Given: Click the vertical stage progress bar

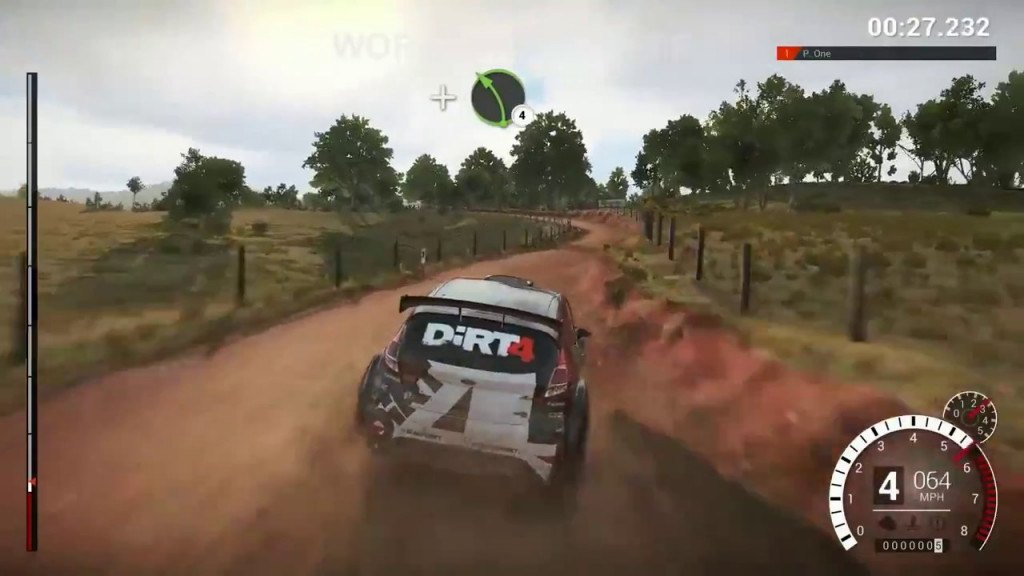Looking at the screenshot, I should click(32, 310).
